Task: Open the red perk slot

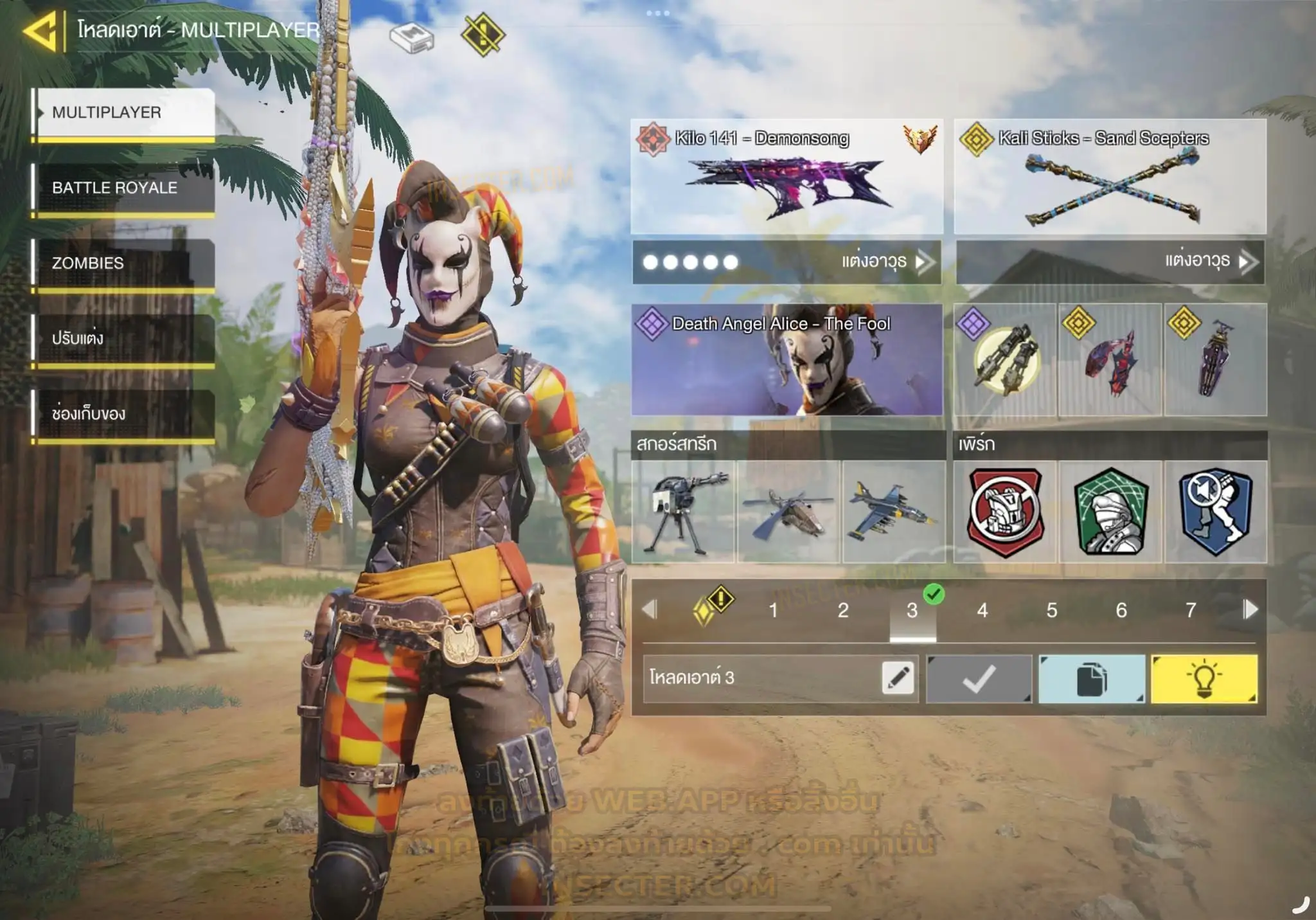Action: pyautogui.click(x=1006, y=512)
